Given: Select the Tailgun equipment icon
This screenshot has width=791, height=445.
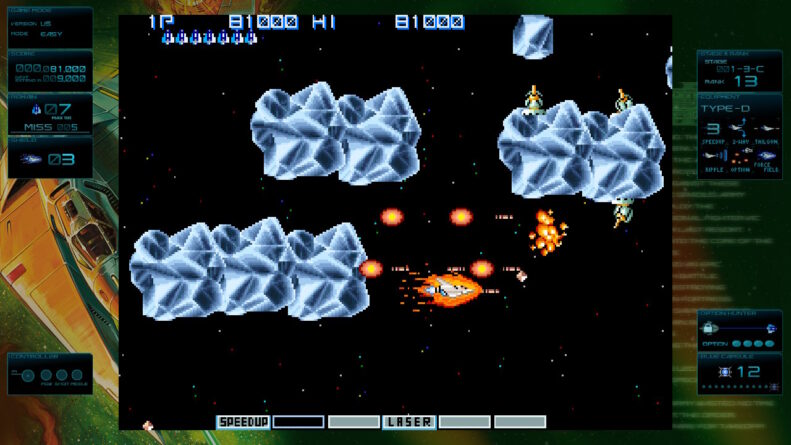Looking at the screenshot, I should pos(766,129).
